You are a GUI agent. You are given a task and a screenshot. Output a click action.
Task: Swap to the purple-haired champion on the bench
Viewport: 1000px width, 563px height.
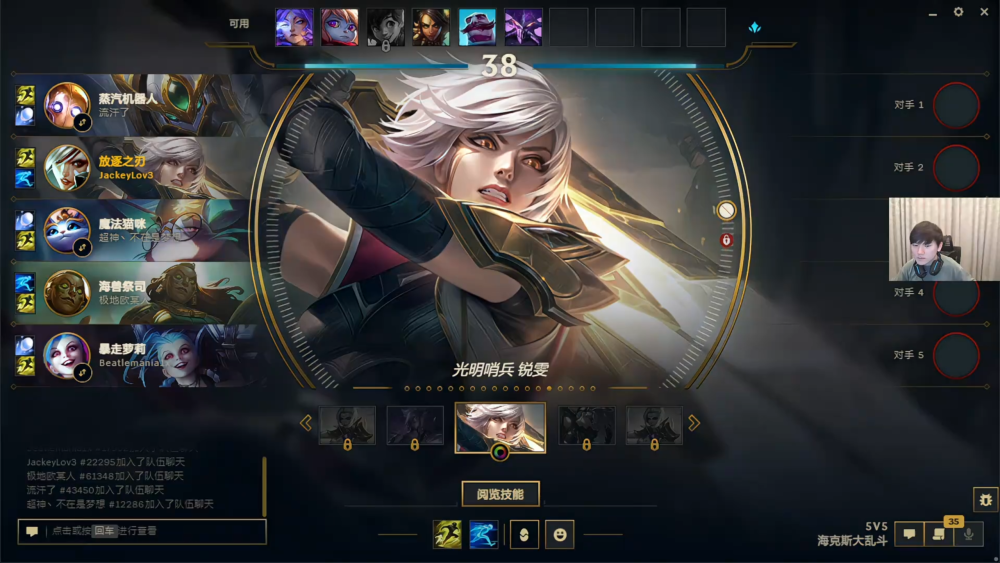click(294, 27)
